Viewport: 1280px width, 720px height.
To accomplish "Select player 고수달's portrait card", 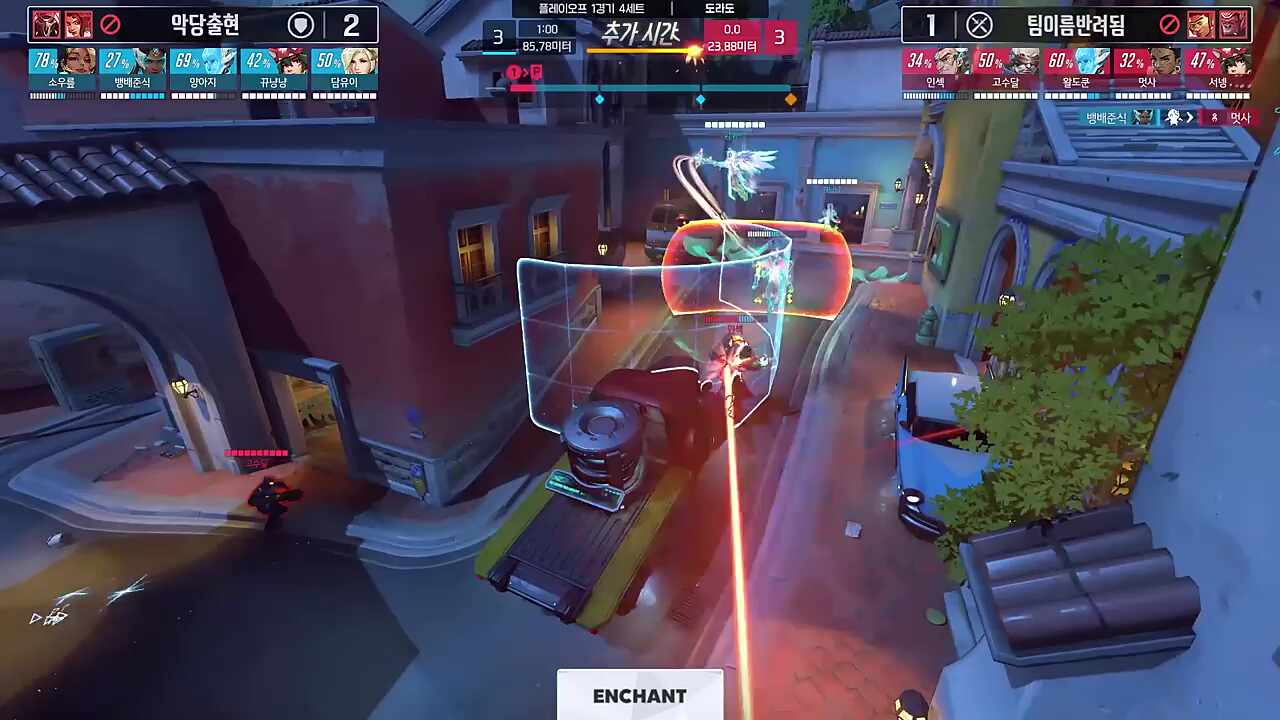I will point(1006,70).
